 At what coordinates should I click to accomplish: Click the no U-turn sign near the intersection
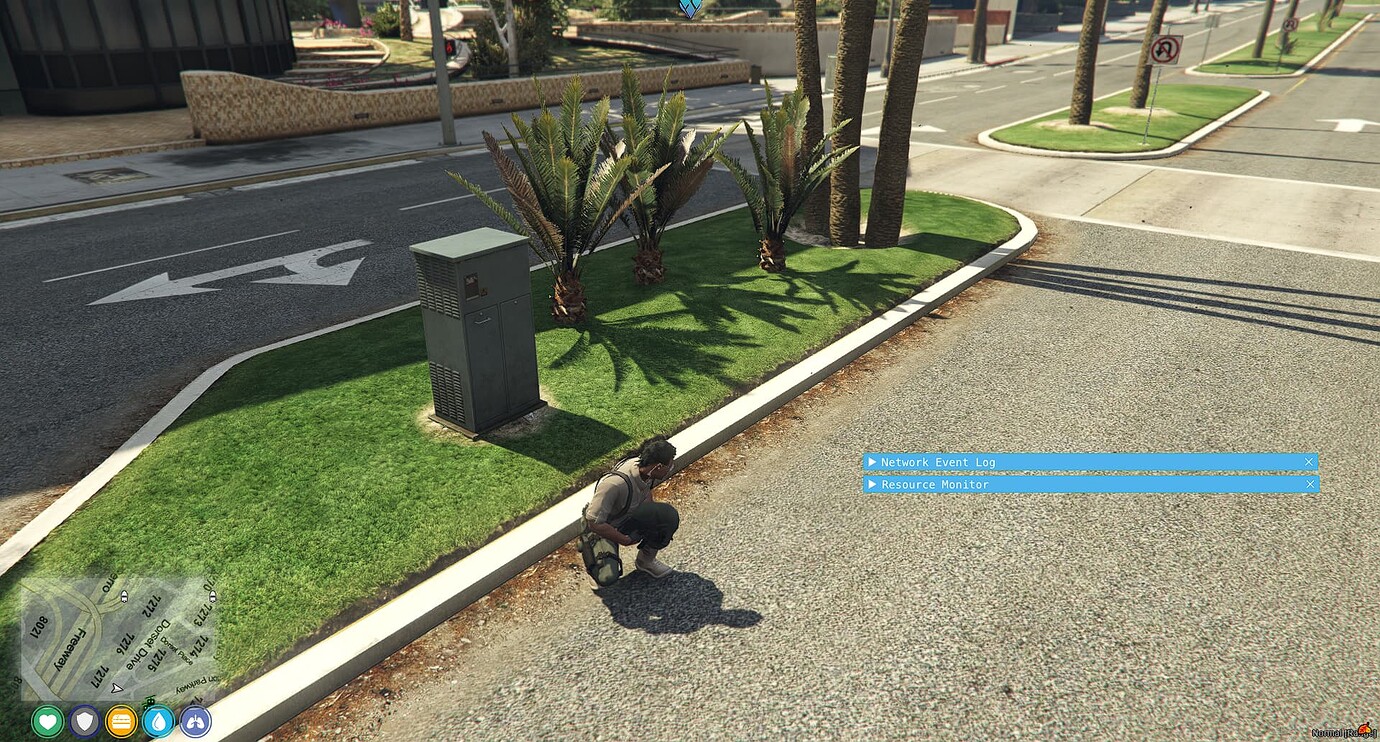coord(1166,50)
